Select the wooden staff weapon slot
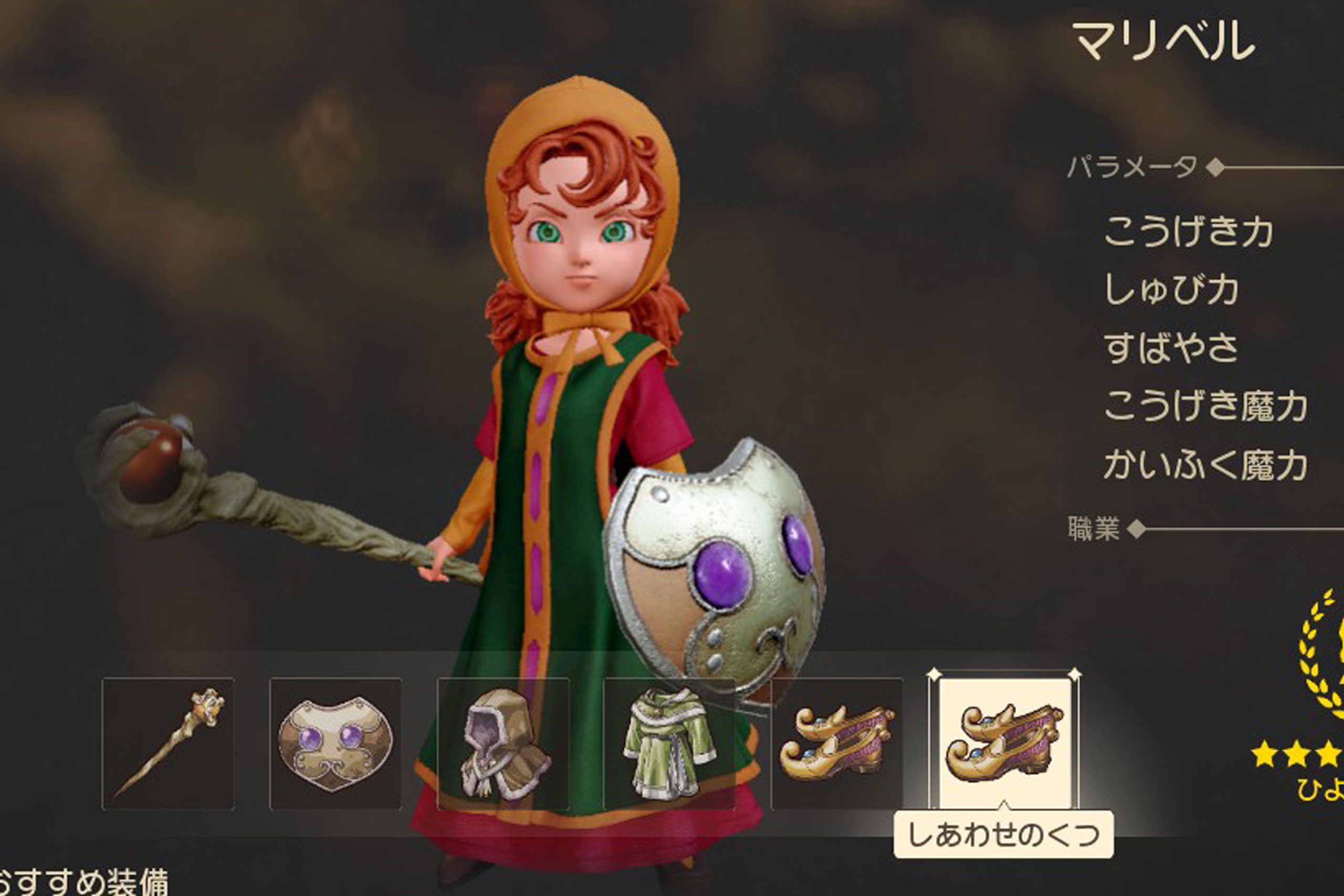 [168, 743]
